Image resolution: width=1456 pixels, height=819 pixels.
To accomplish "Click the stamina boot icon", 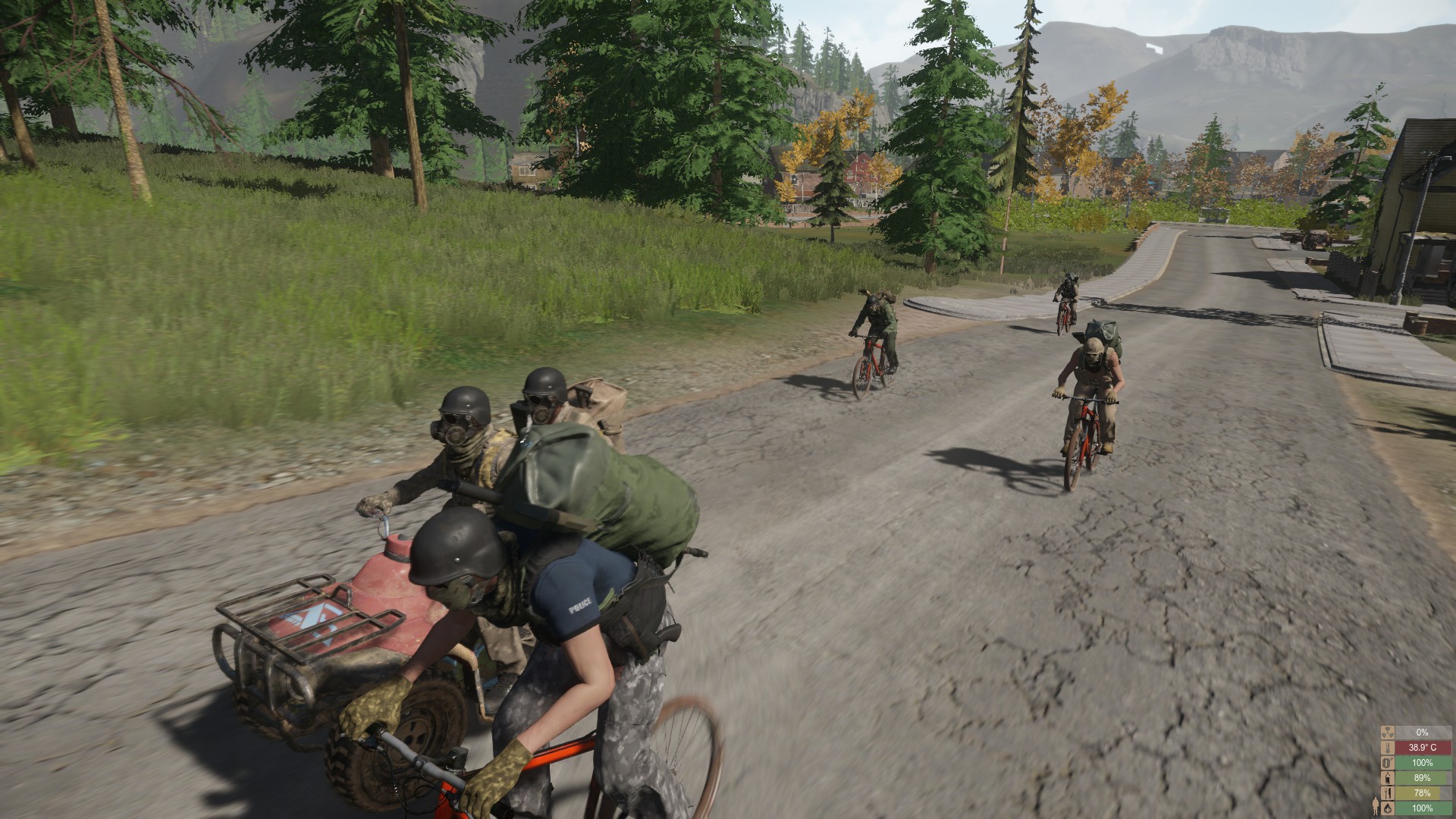I will 1388,763.
